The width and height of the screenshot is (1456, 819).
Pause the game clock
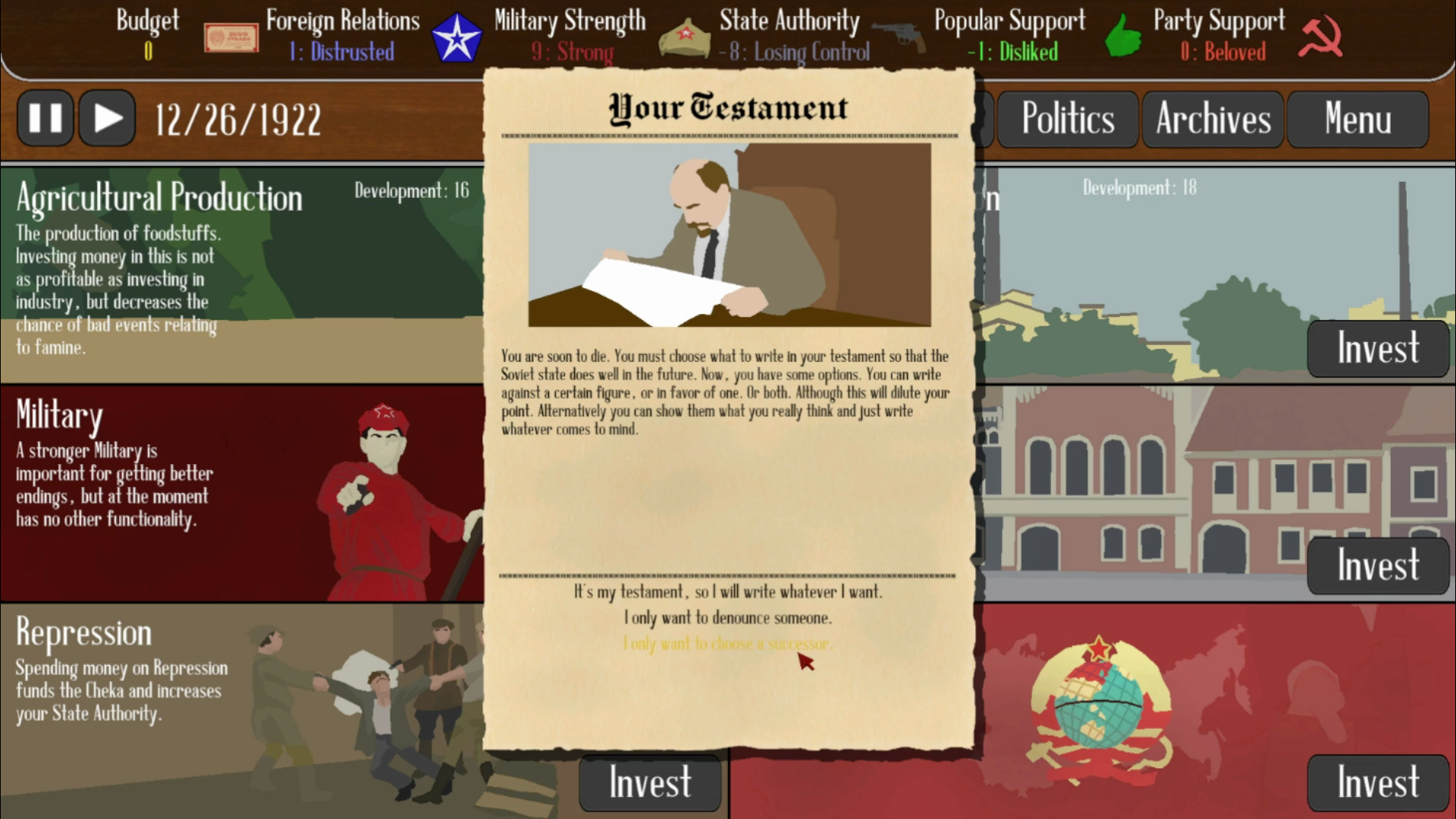pyautogui.click(x=45, y=118)
